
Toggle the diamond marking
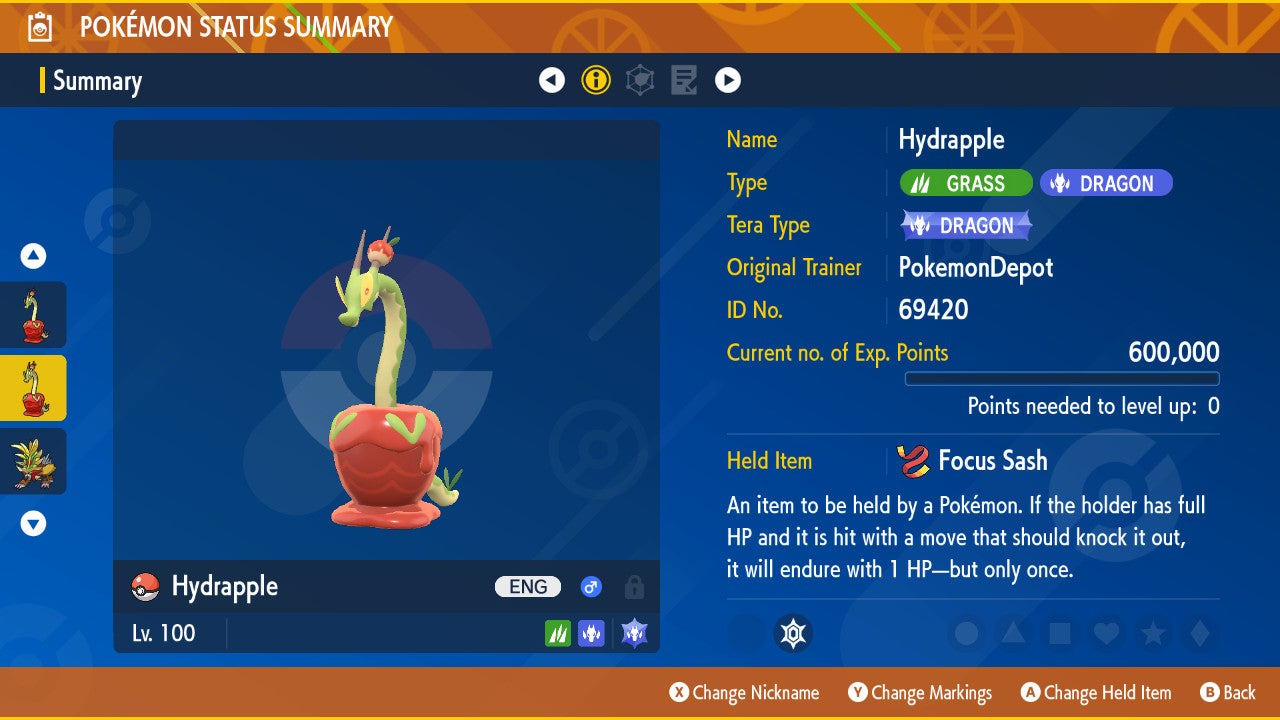(x=1198, y=633)
